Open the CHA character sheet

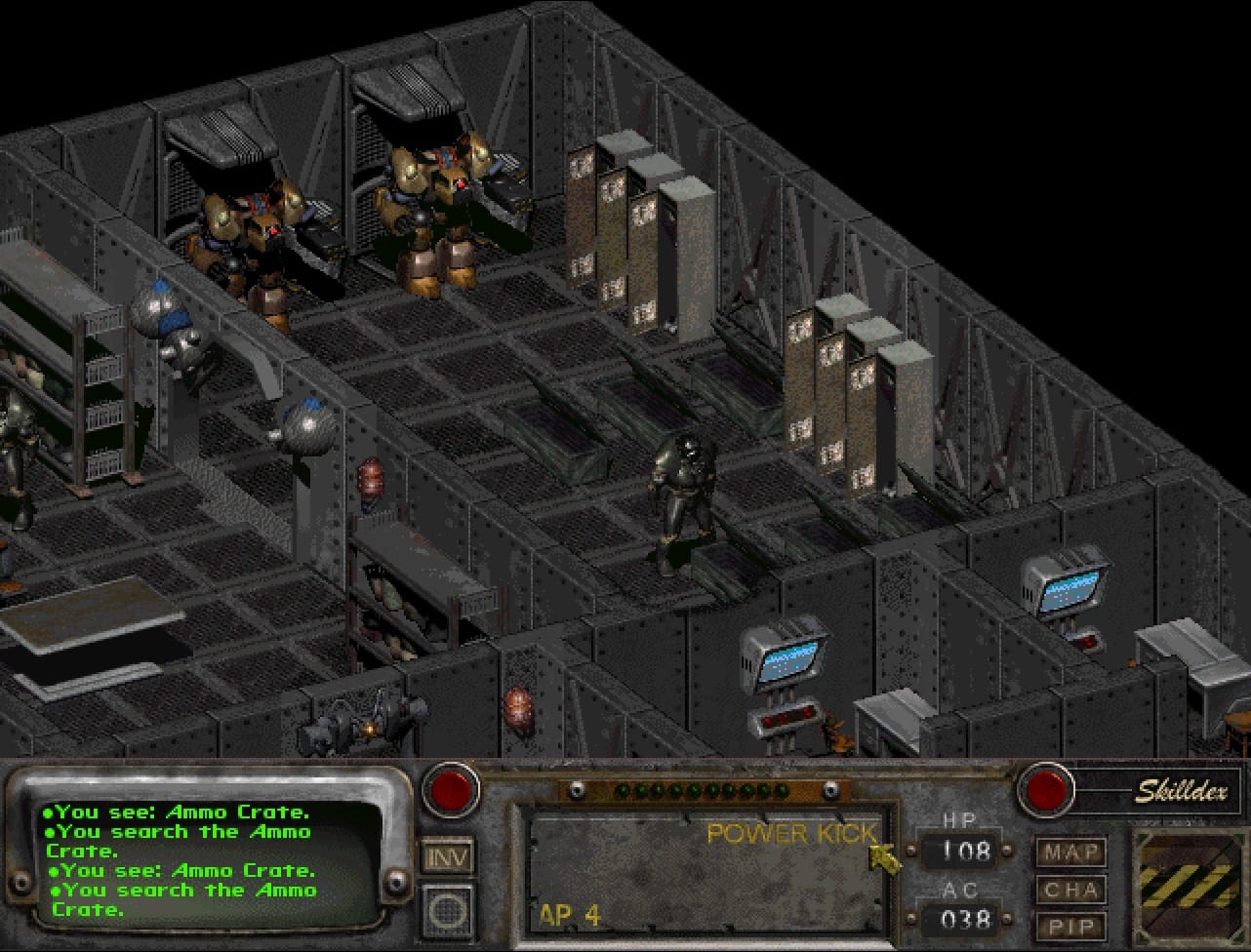point(1071,890)
